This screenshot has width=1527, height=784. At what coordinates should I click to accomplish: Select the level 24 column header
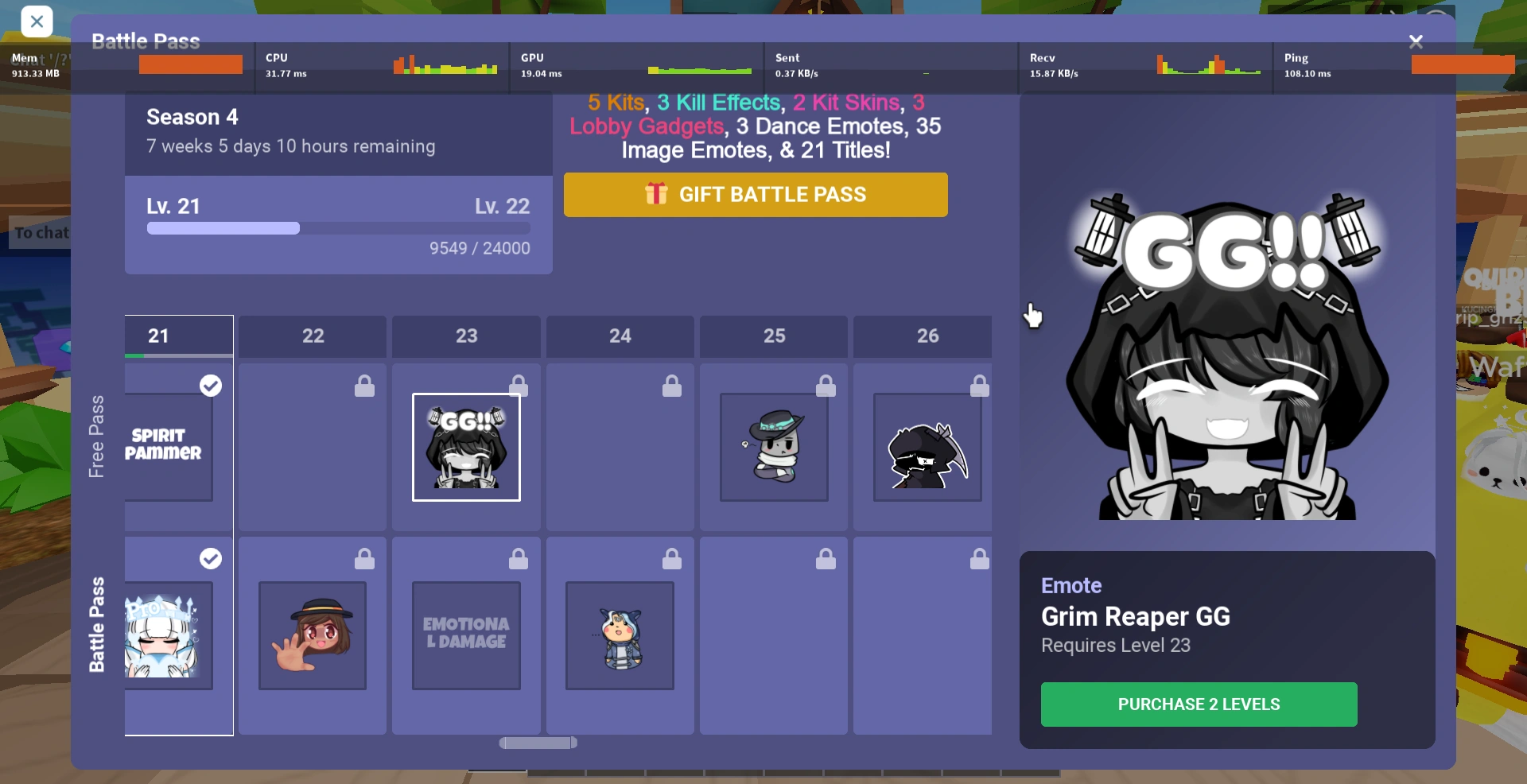619,336
